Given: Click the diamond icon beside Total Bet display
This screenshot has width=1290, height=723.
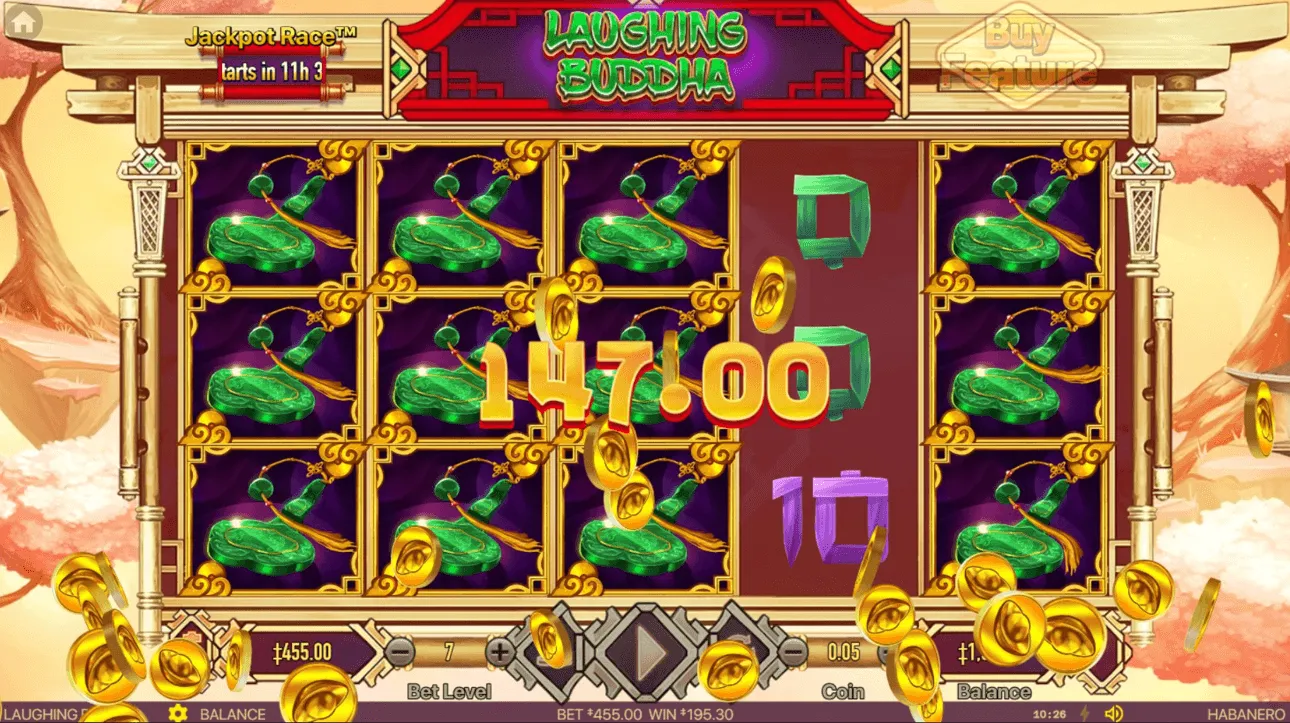Looking at the screenshot, I should [192, 645].
